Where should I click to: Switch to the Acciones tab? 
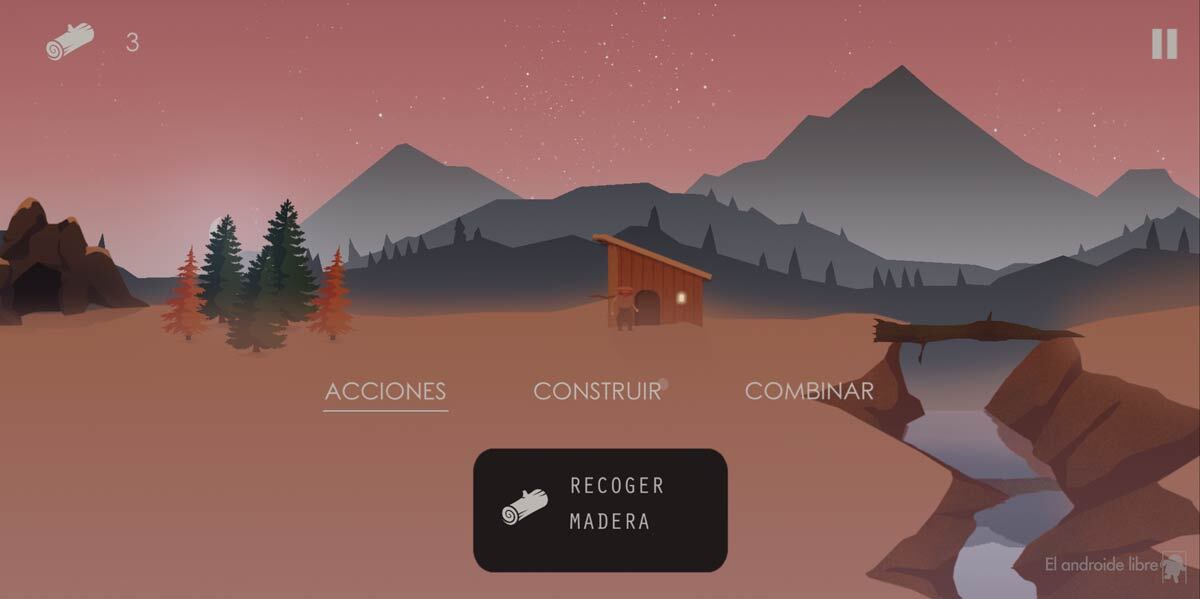385,391
